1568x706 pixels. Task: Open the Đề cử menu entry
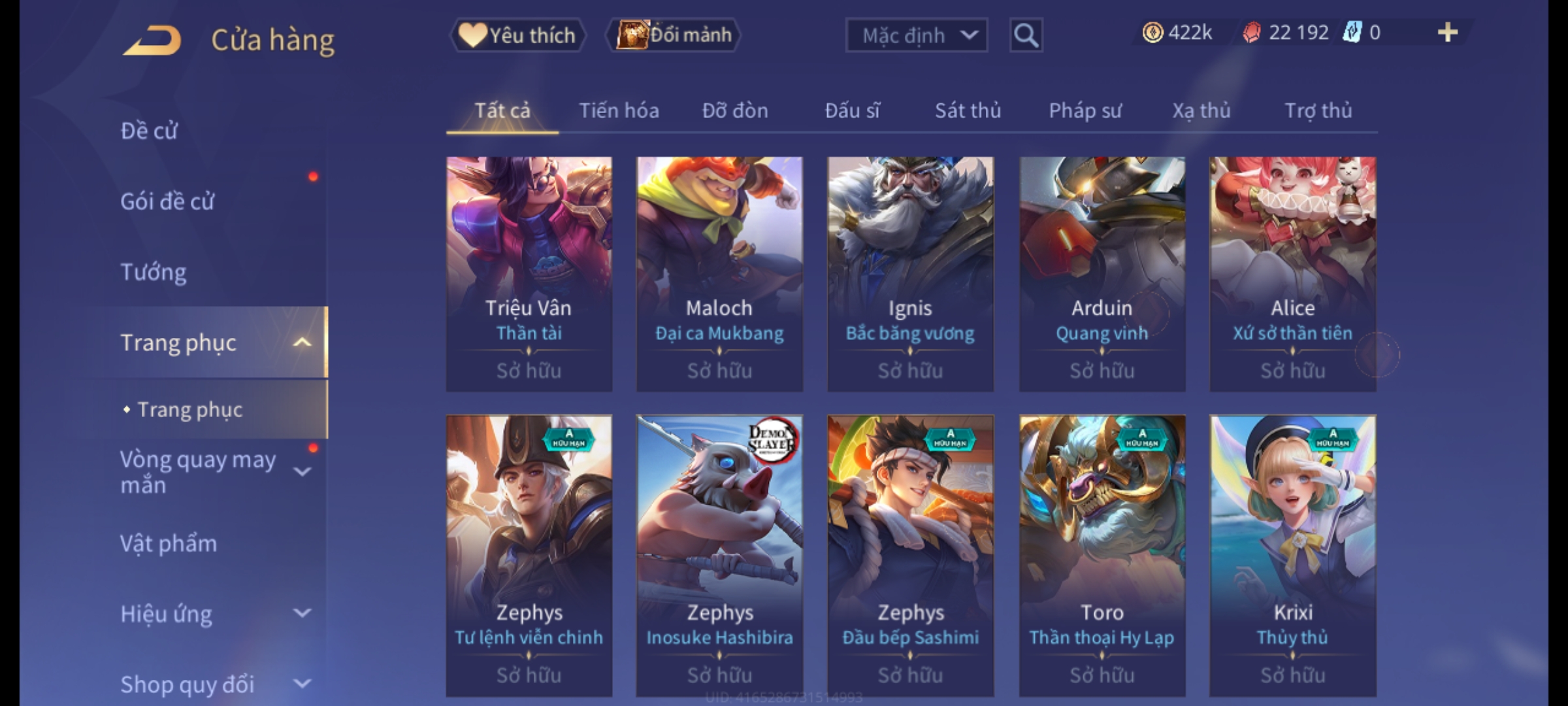pyautogui.click(x=149, y=131)
